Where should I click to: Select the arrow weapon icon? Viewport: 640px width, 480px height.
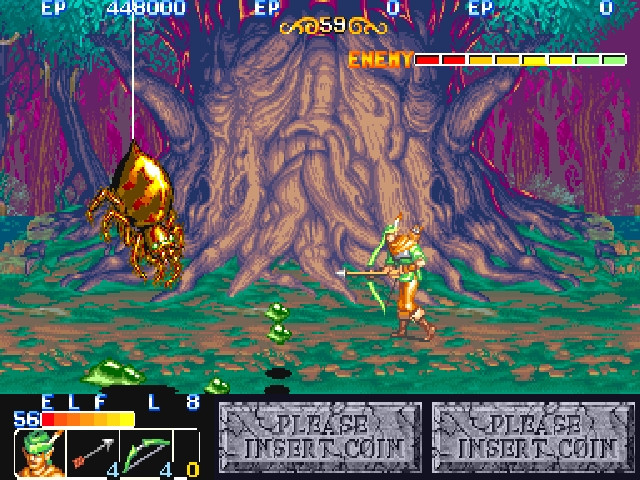(x=93, y=452)
